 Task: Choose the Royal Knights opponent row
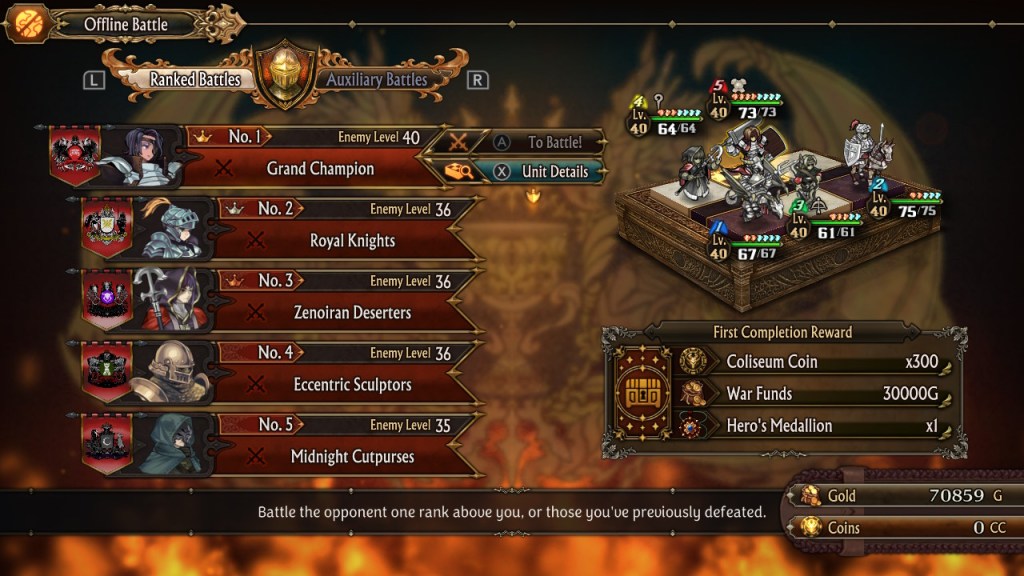coord(352,241)
